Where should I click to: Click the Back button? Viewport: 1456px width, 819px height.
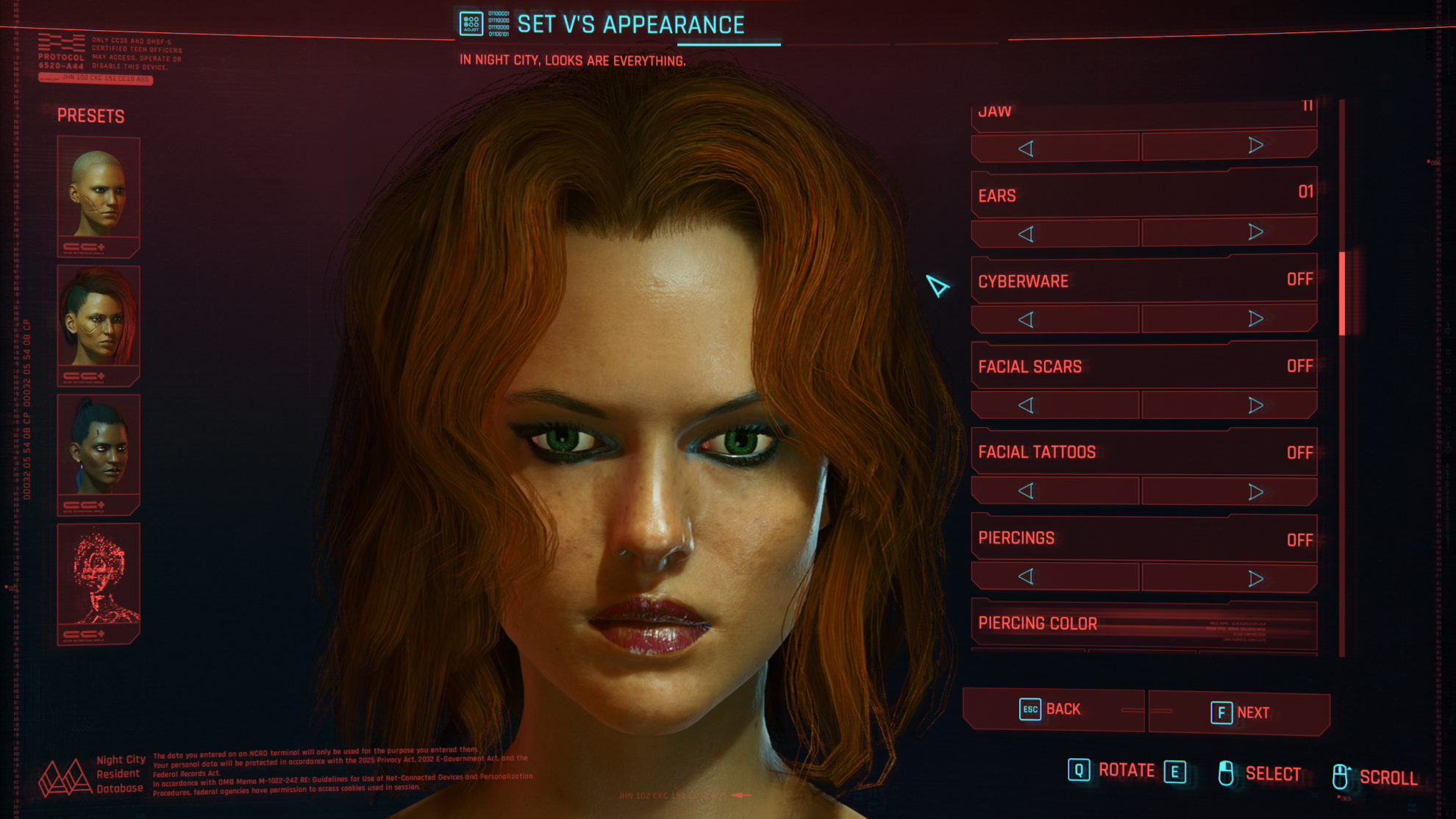click(1052, 709)
